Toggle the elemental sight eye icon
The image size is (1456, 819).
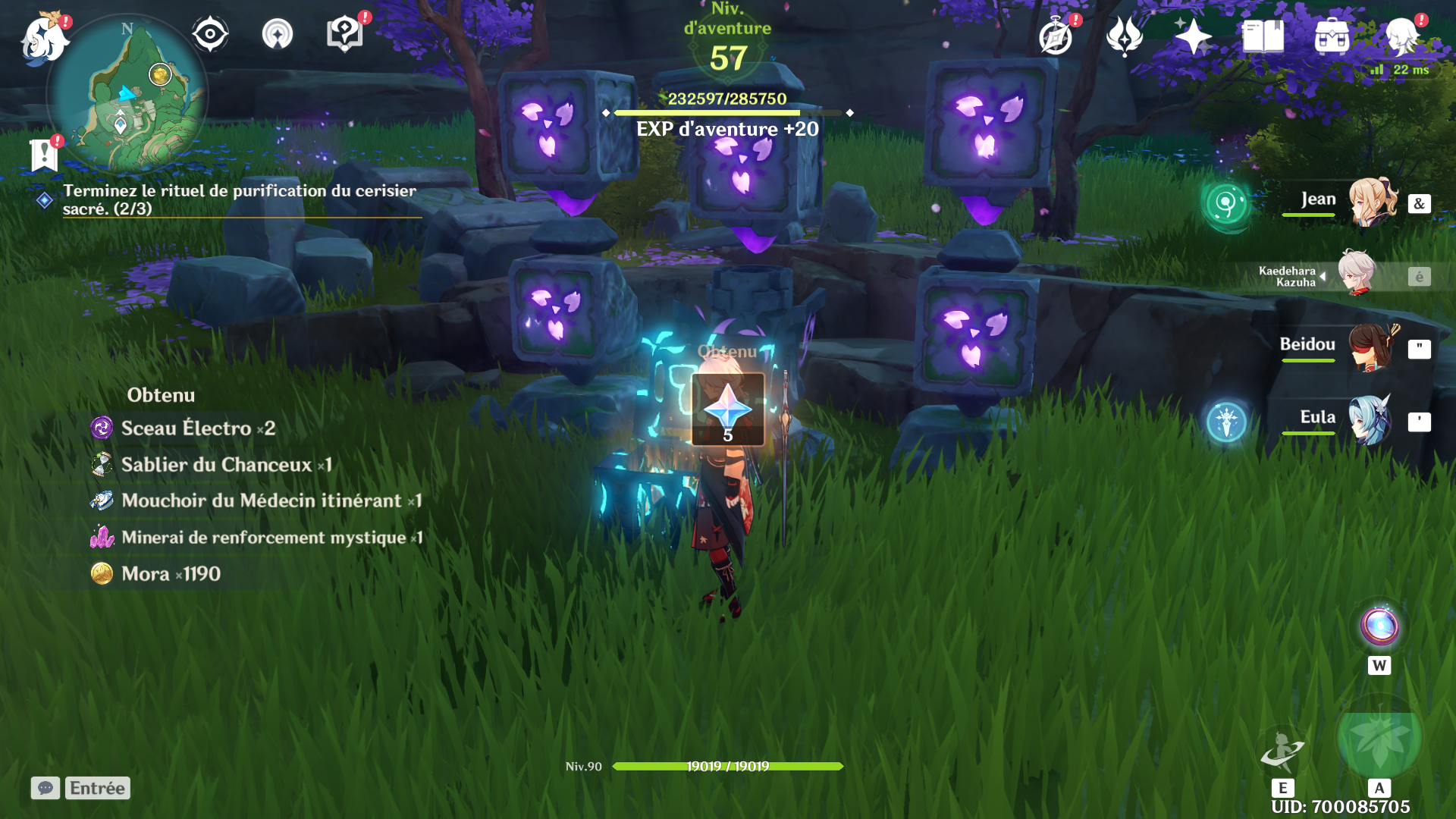(210, 34)
